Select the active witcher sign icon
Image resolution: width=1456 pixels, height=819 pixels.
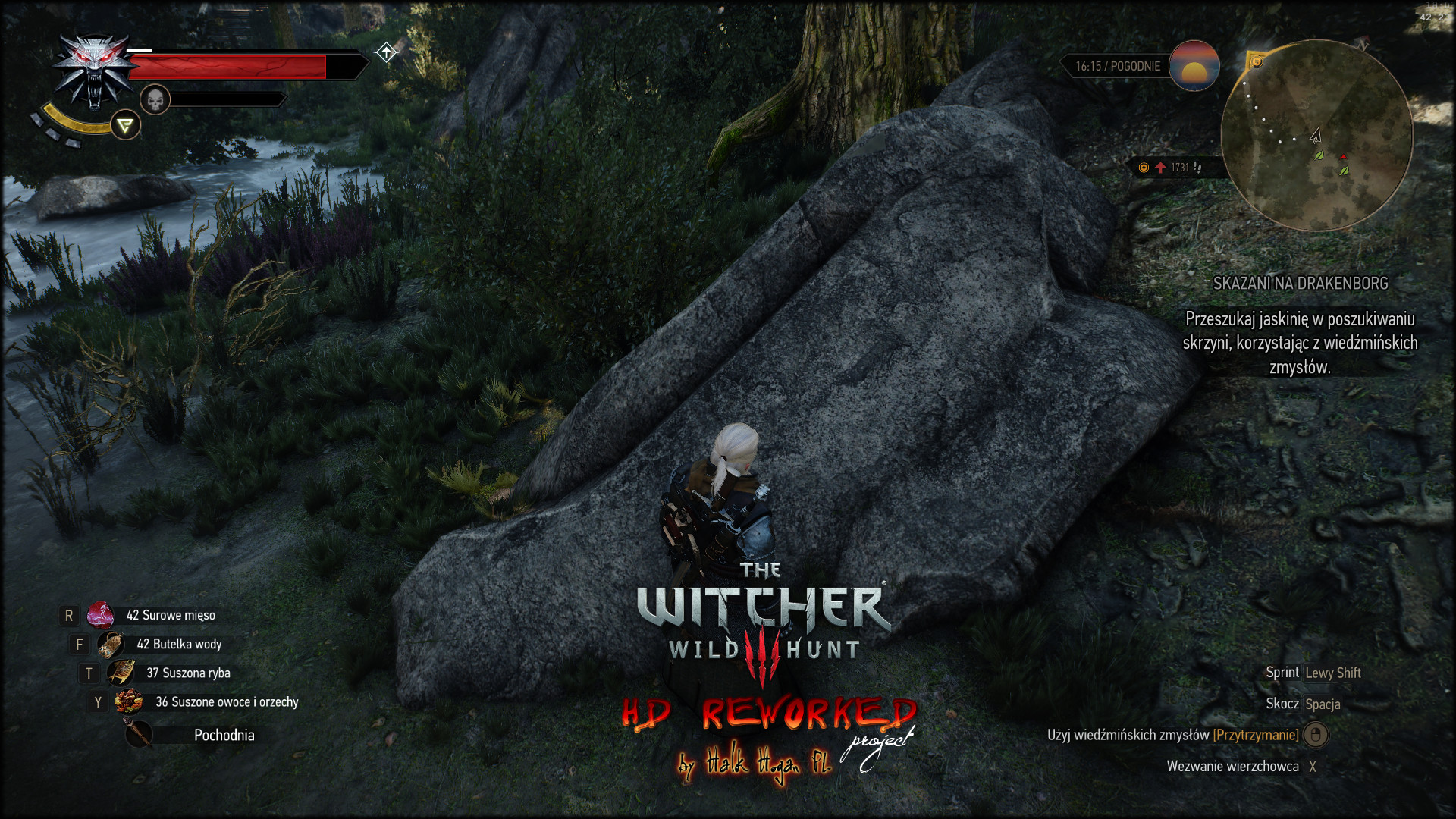[126, 125]
